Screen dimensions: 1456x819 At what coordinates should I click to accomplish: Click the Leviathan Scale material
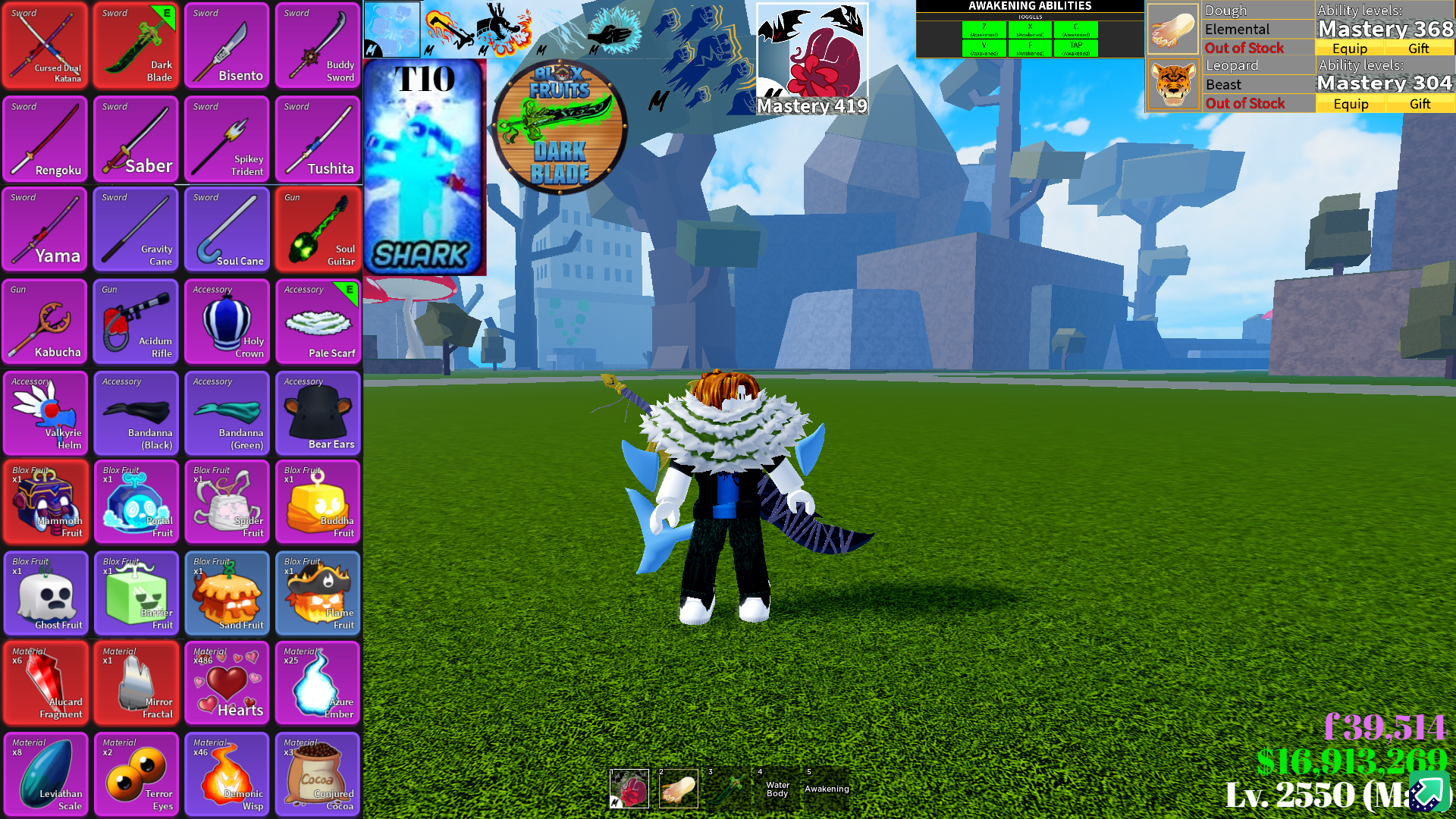click(44, 774)
